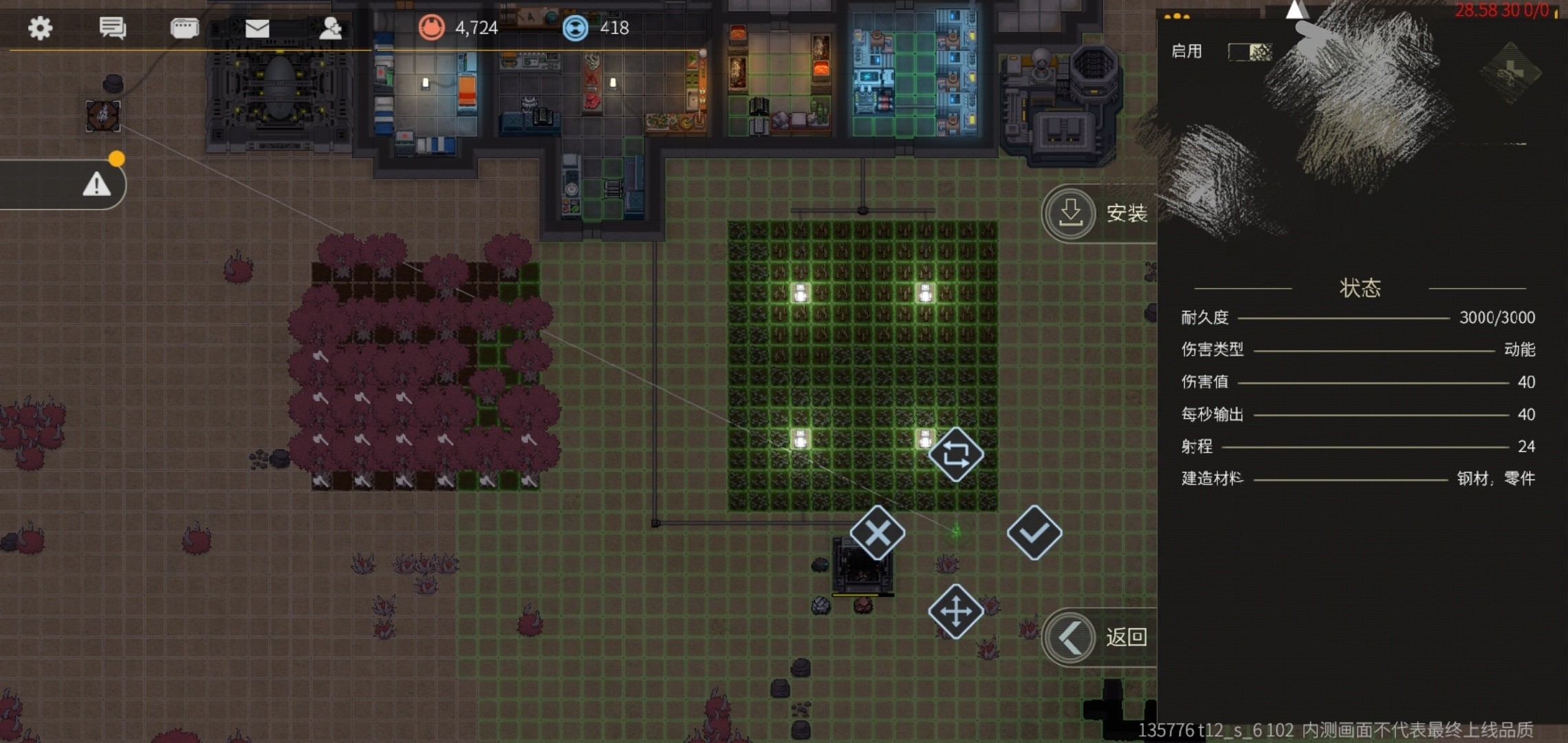Viewport: 1568px width, 743px height.
Task: Click the 安装 install button
Action: [x=1098, y=213]
